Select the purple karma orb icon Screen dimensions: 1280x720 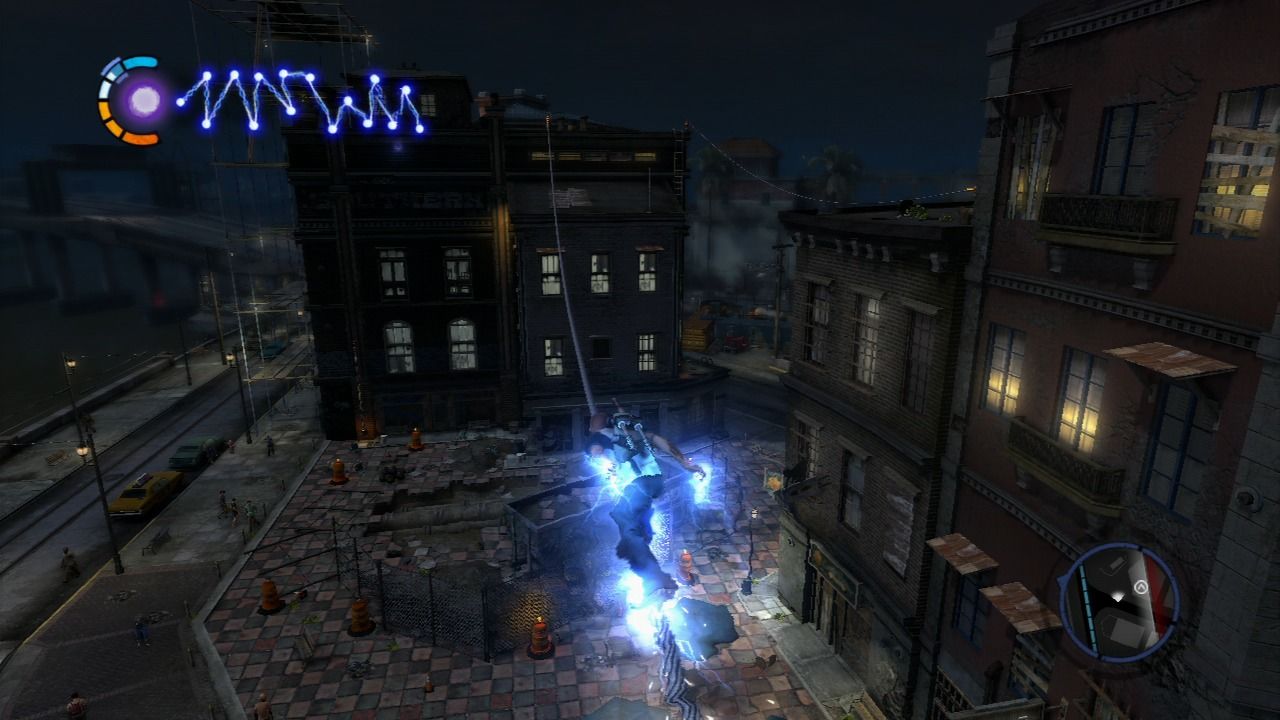point(144,100)
